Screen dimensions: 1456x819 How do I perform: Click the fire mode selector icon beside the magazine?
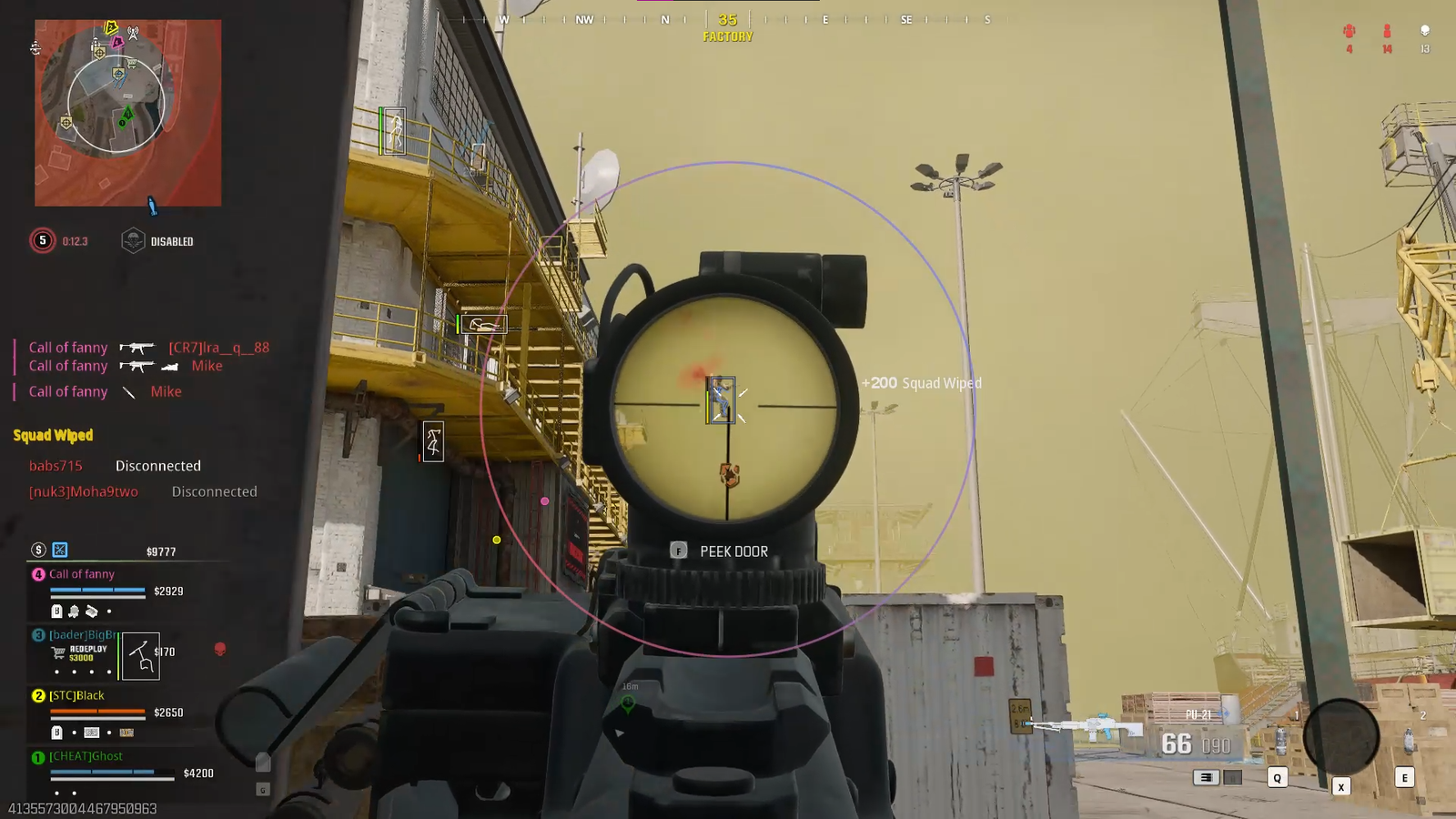pyautogui.click(x=1207, y=777)
